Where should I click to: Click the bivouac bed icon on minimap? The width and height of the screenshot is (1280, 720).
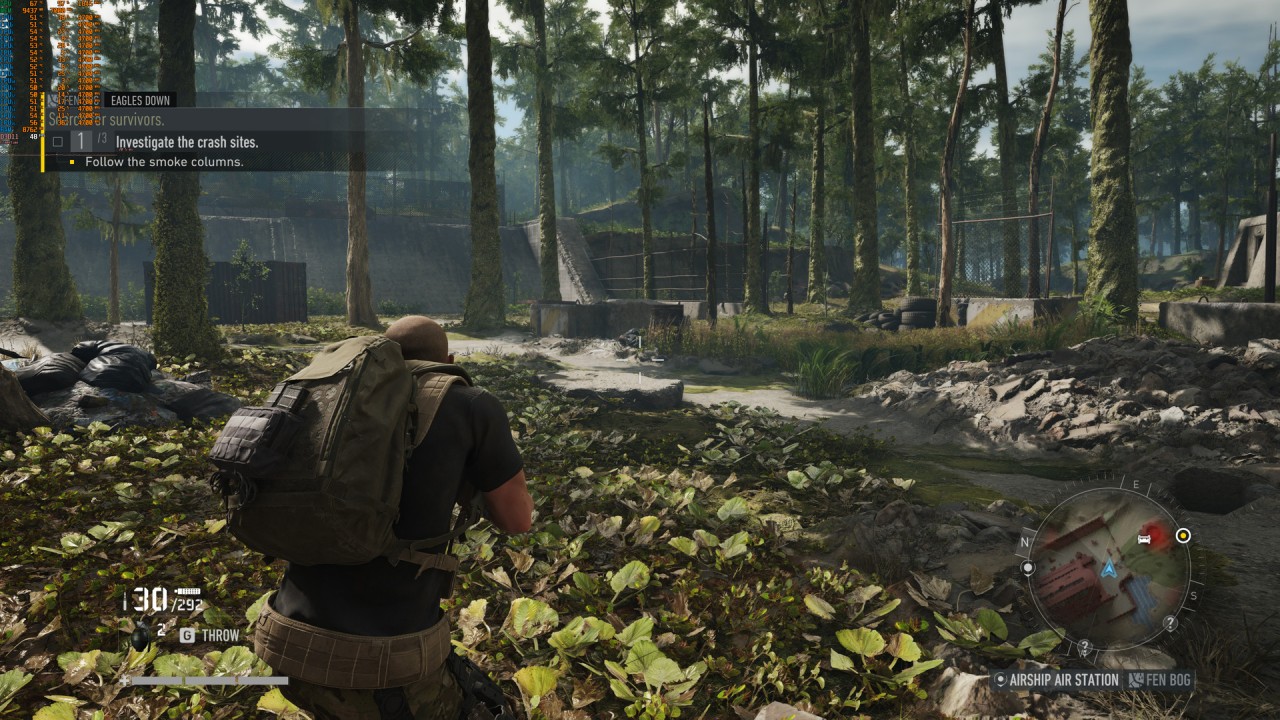(x=1146, y=540)
